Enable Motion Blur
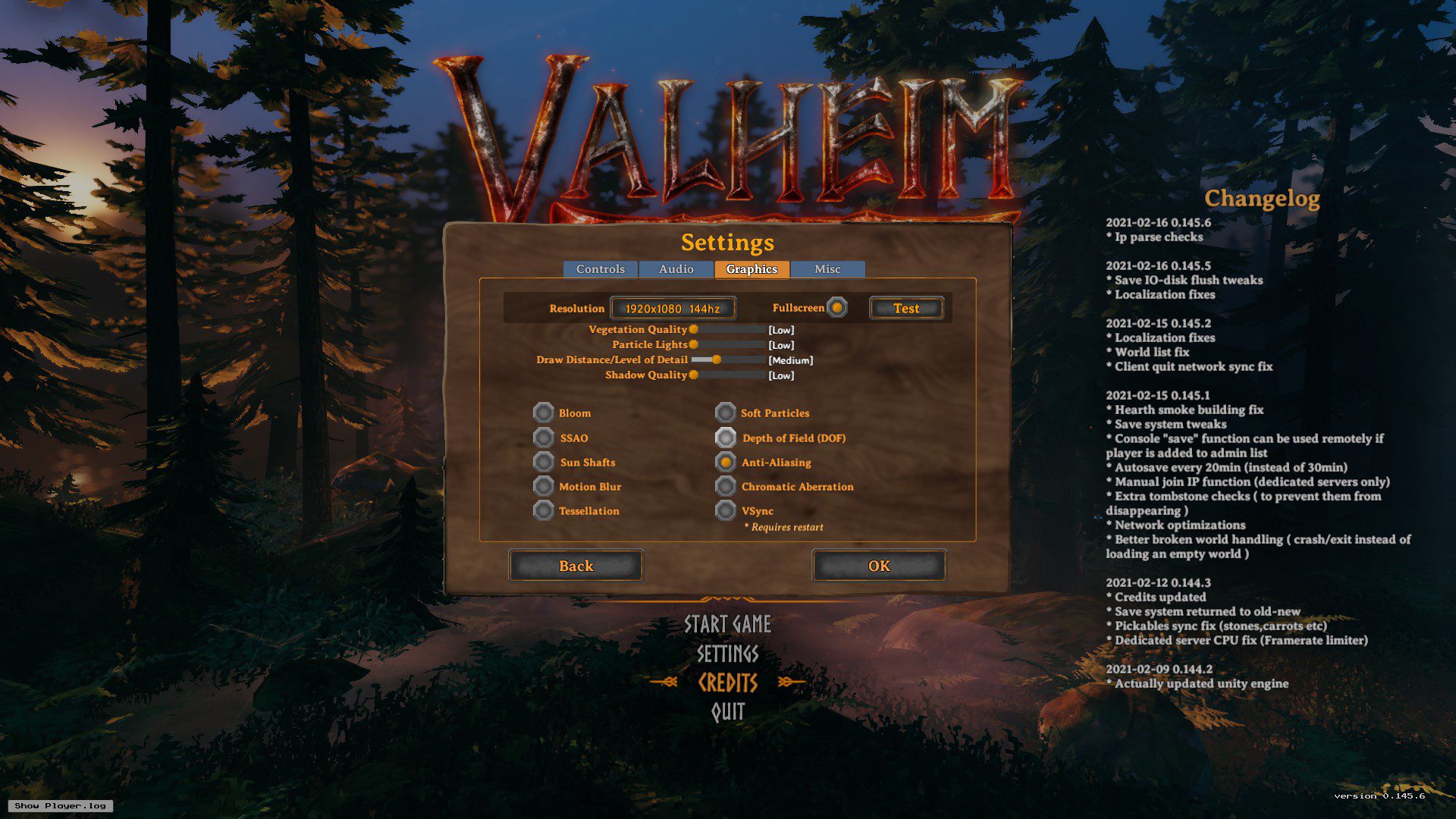Viewport: 1456px width, 819px height. 543,486
